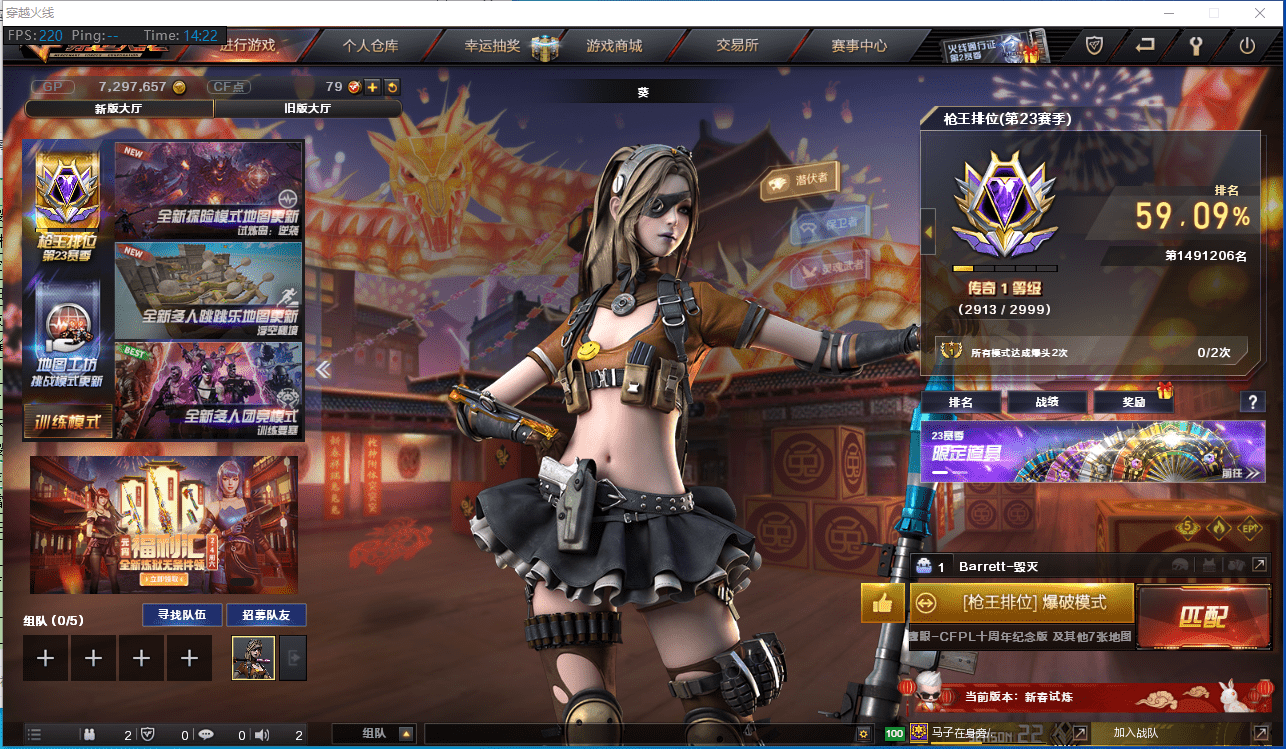Go to the 幸运抽奖 lucky draw
Image resolution: width=1286 pixels, height=749 pixels.
click(492, 45)
